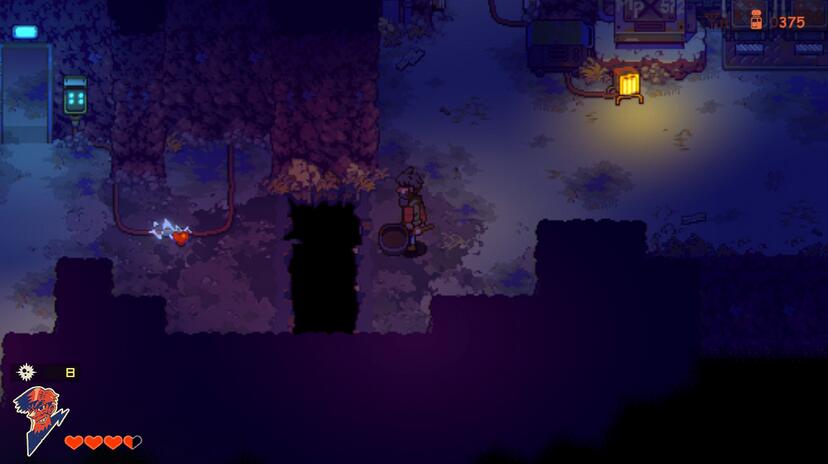Image resolution: width=828 pixels, height=464 pixels.
Task: Click the salt shaker currency icon
Action: tap(756, 20)
